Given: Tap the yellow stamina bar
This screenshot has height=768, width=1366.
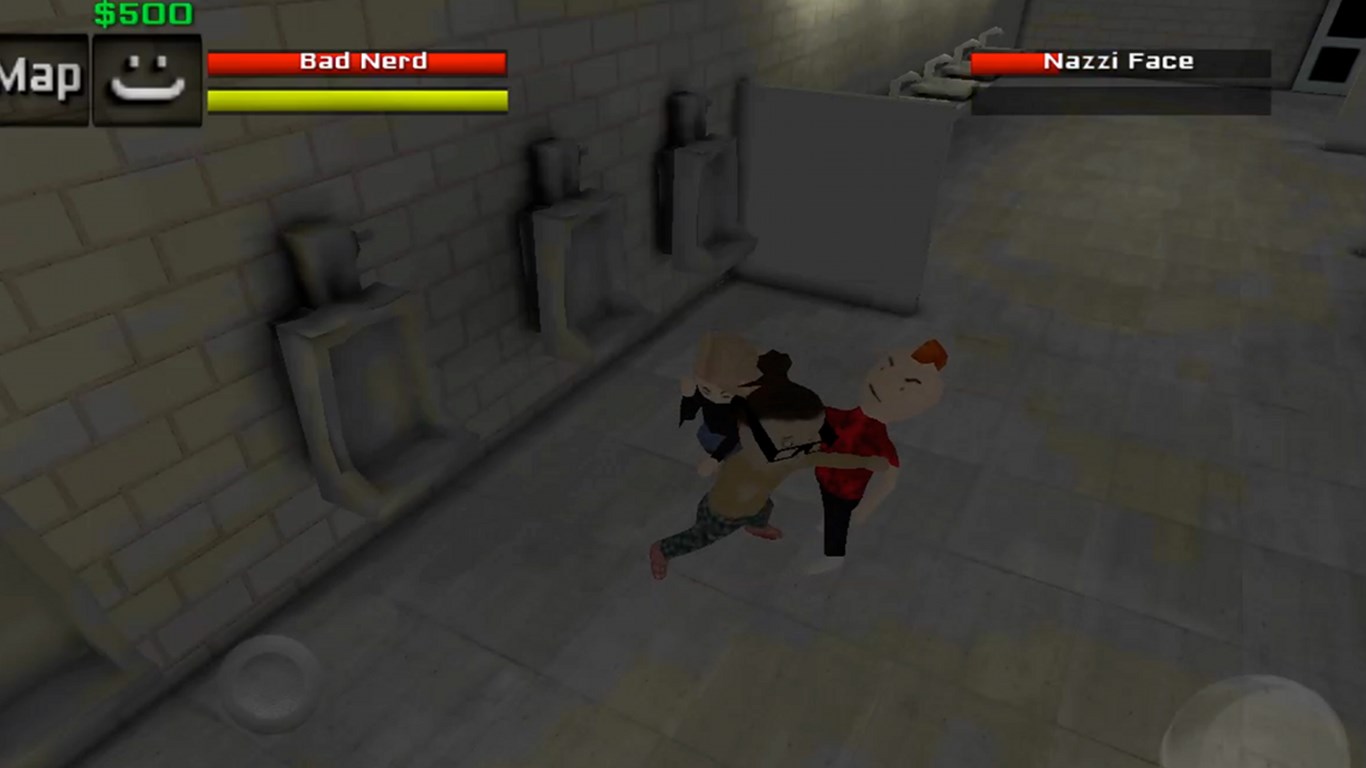Looking at the screenshot, I should tap(357, 98).
